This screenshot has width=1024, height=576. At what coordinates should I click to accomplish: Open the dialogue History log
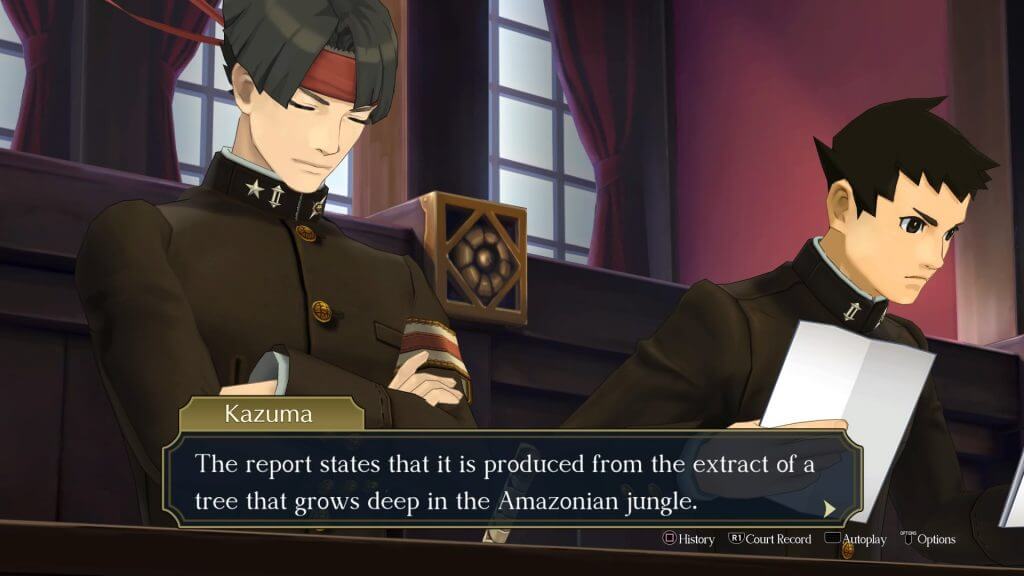click(688, 539)
